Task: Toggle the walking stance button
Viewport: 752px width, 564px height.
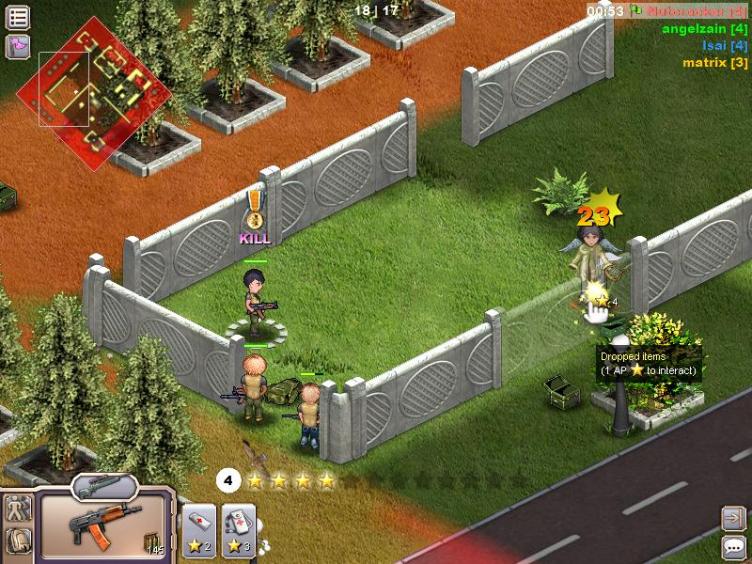Action: [18, 508]
